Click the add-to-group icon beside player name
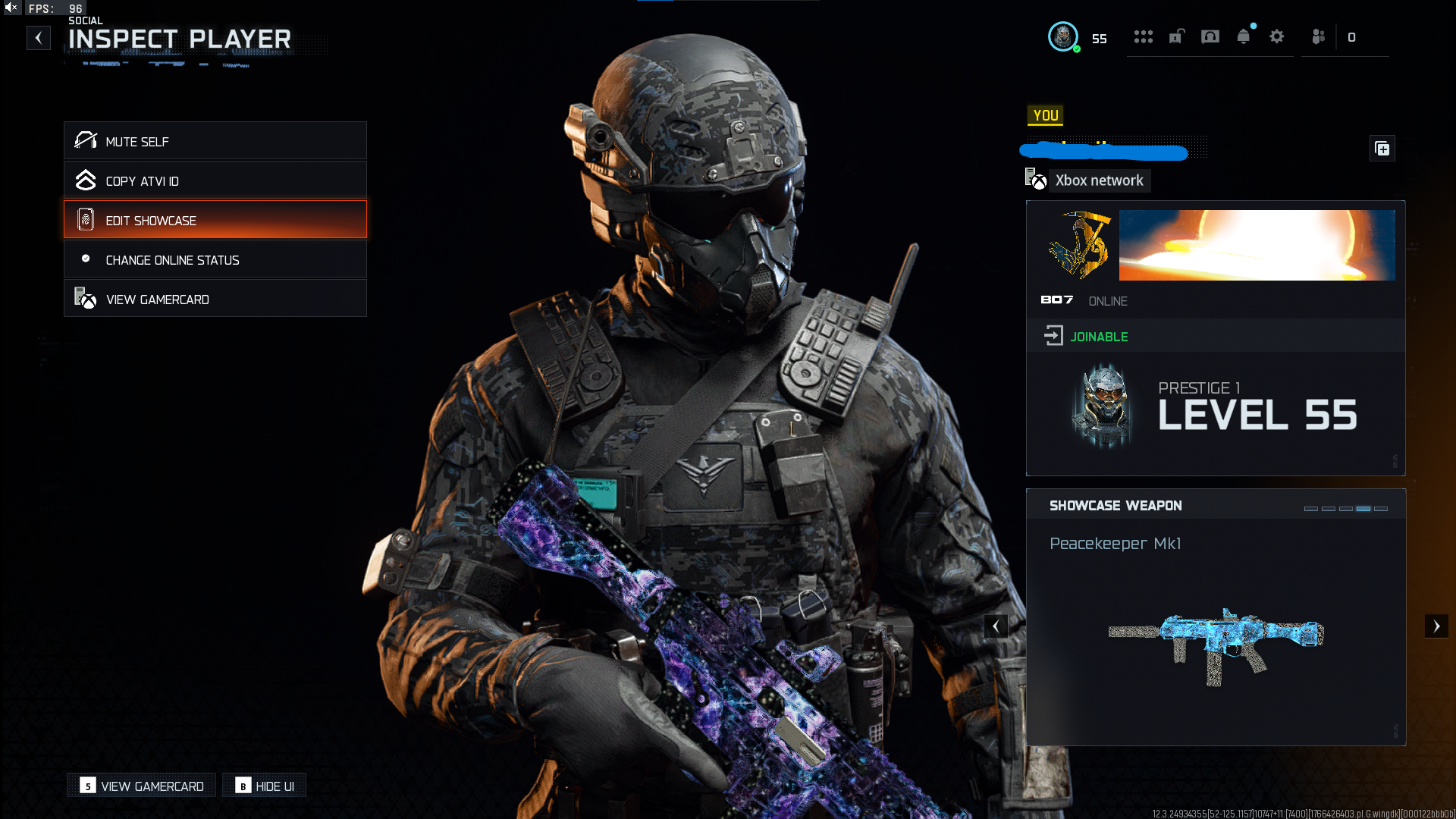 tap(1382, 149)
